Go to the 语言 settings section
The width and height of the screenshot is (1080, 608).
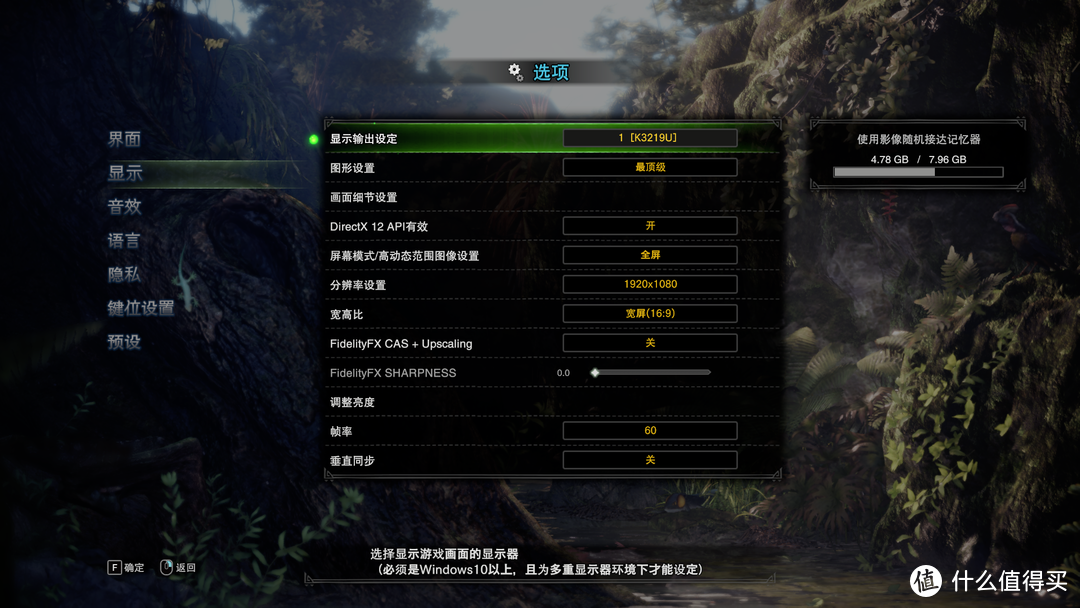(x=125, y=241)
